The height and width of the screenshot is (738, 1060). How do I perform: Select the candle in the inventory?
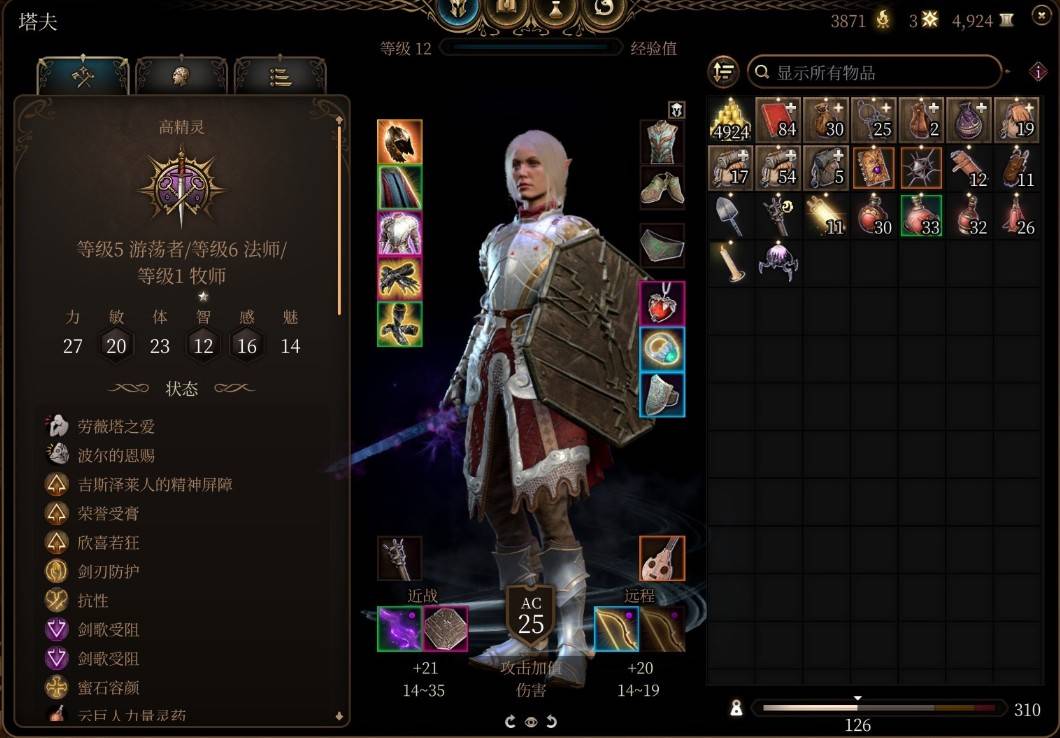(730, 261)
